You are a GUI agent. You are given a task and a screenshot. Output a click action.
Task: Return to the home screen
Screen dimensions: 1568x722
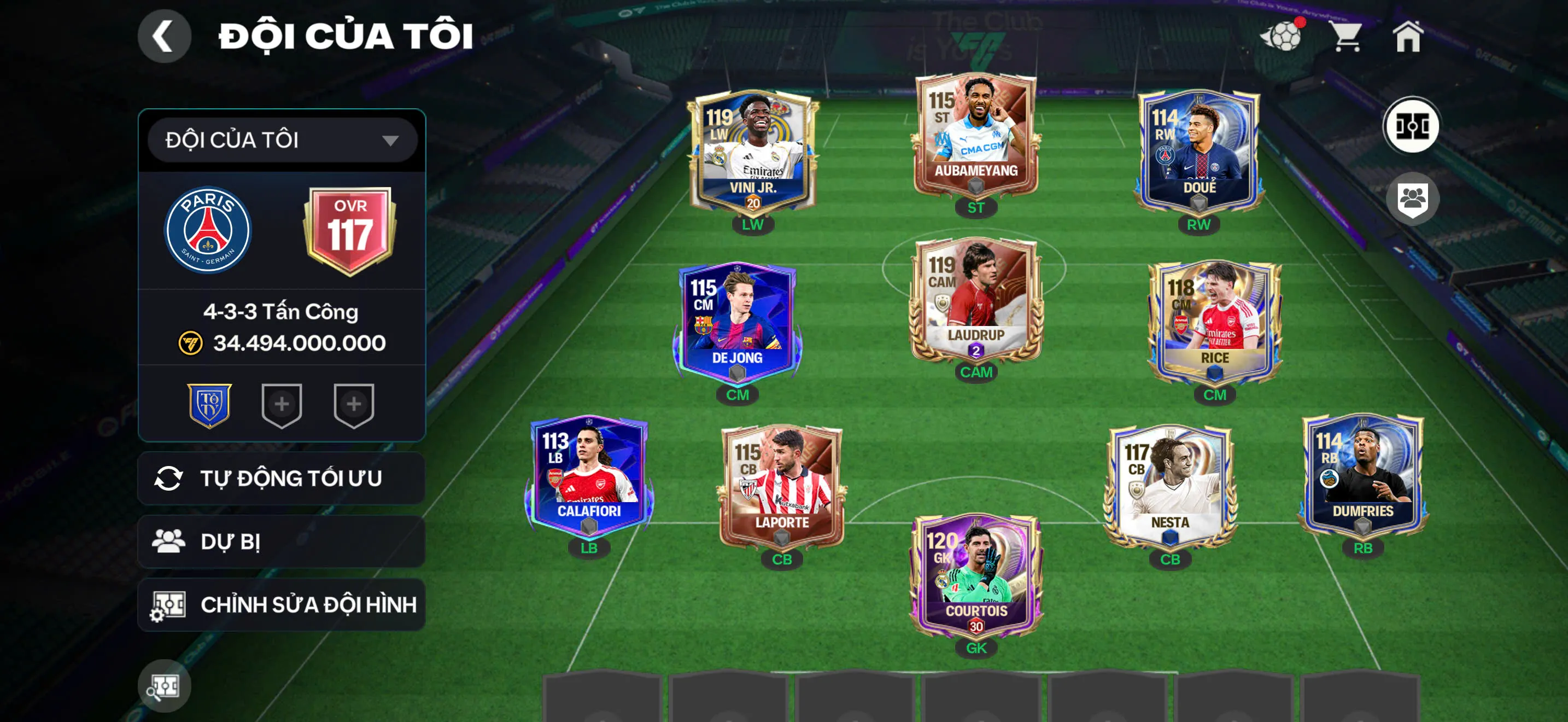click(x=1408, y=36)
